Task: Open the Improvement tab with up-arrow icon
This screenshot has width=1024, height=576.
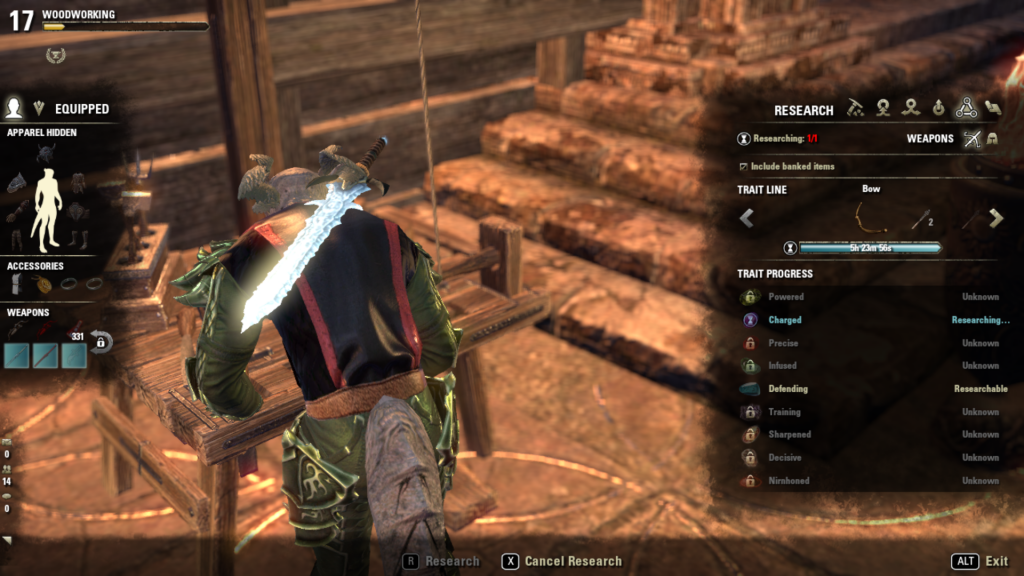Action: click(938, 108)
